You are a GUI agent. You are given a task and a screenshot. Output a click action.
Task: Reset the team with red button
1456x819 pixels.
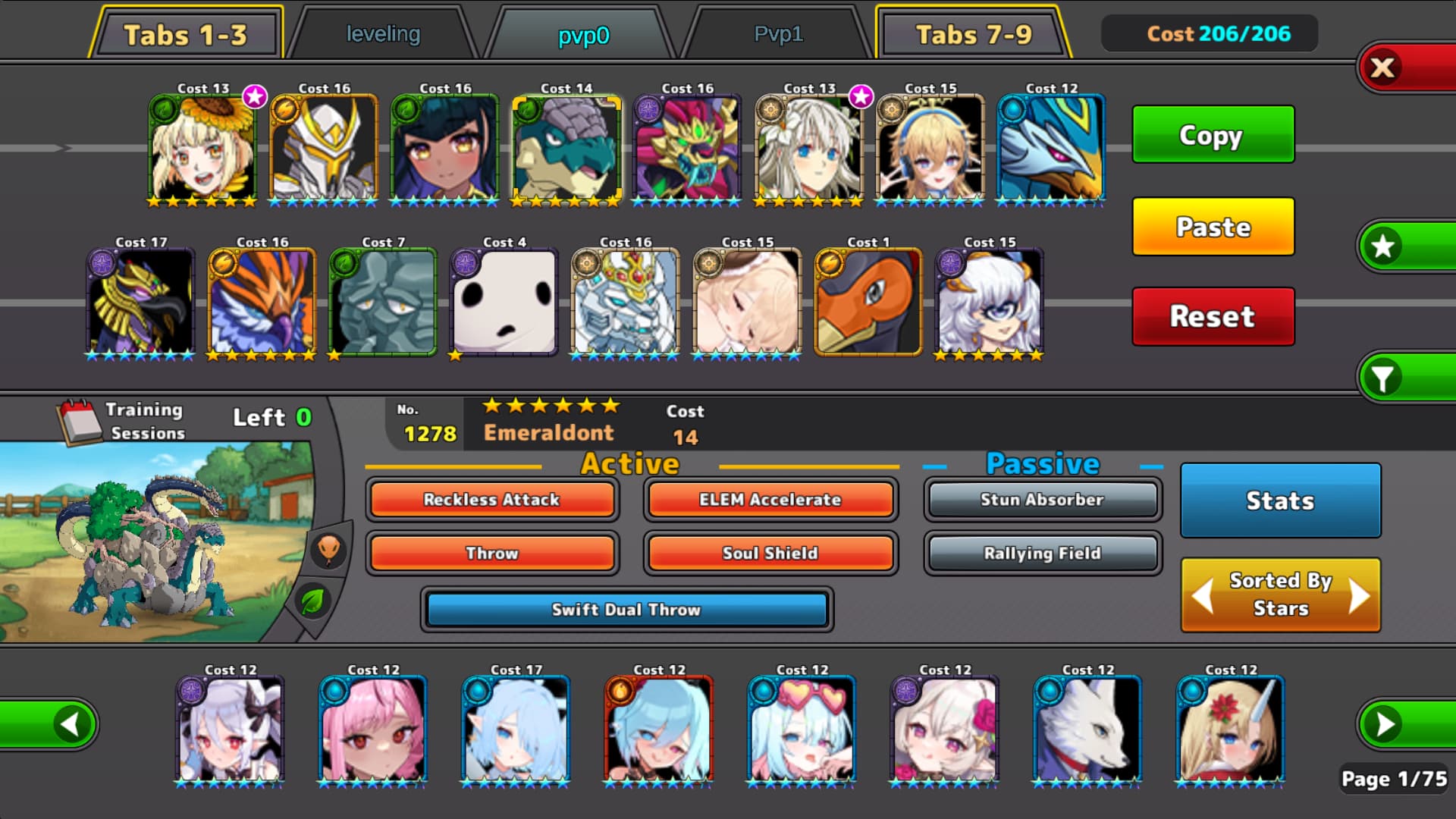[1213, 316]
